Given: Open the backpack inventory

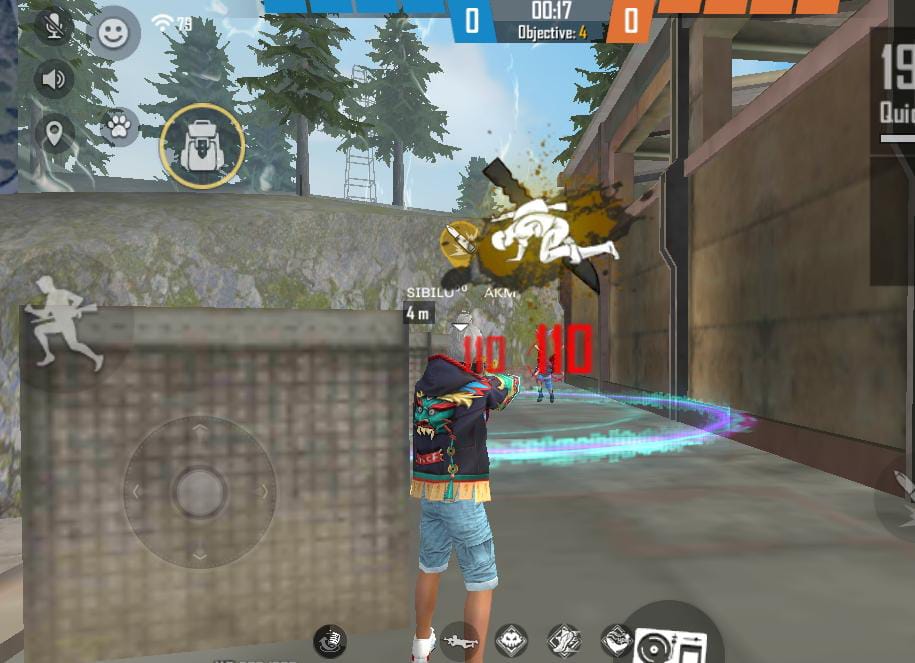Looking at the screenshot, I should tap(202, 146).
